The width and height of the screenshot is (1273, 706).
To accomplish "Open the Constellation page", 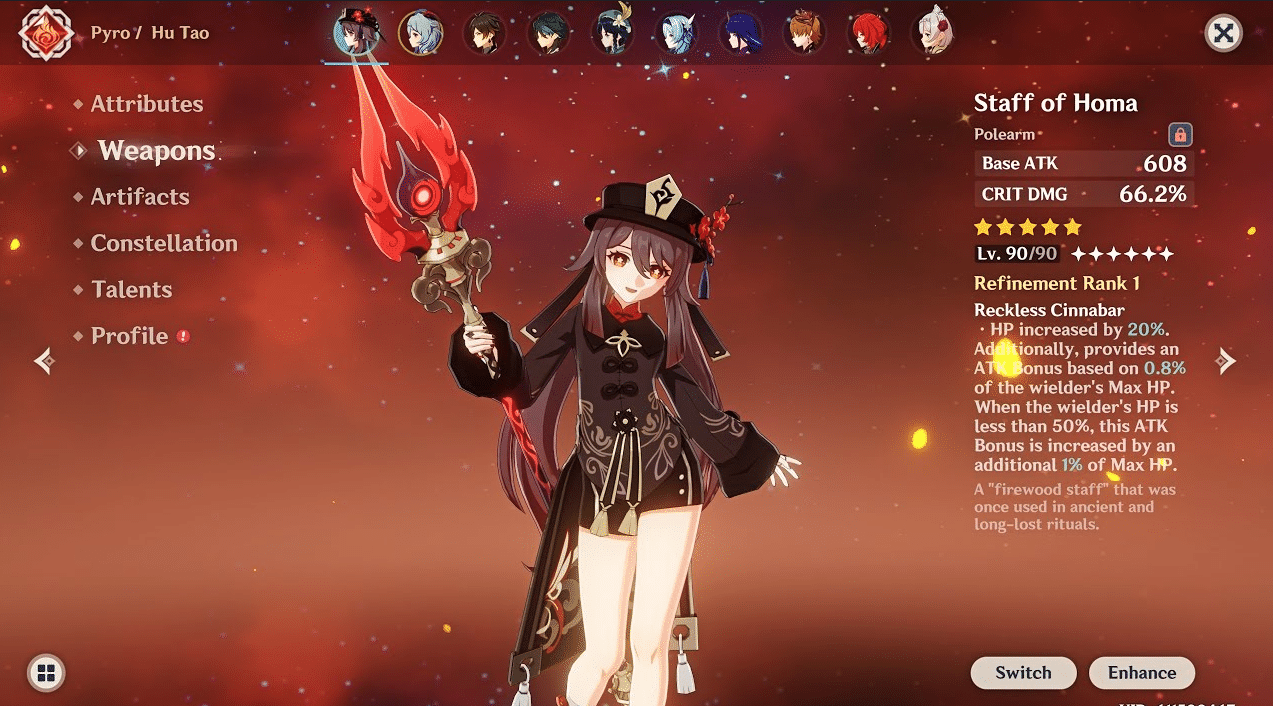I will point(163,243).
